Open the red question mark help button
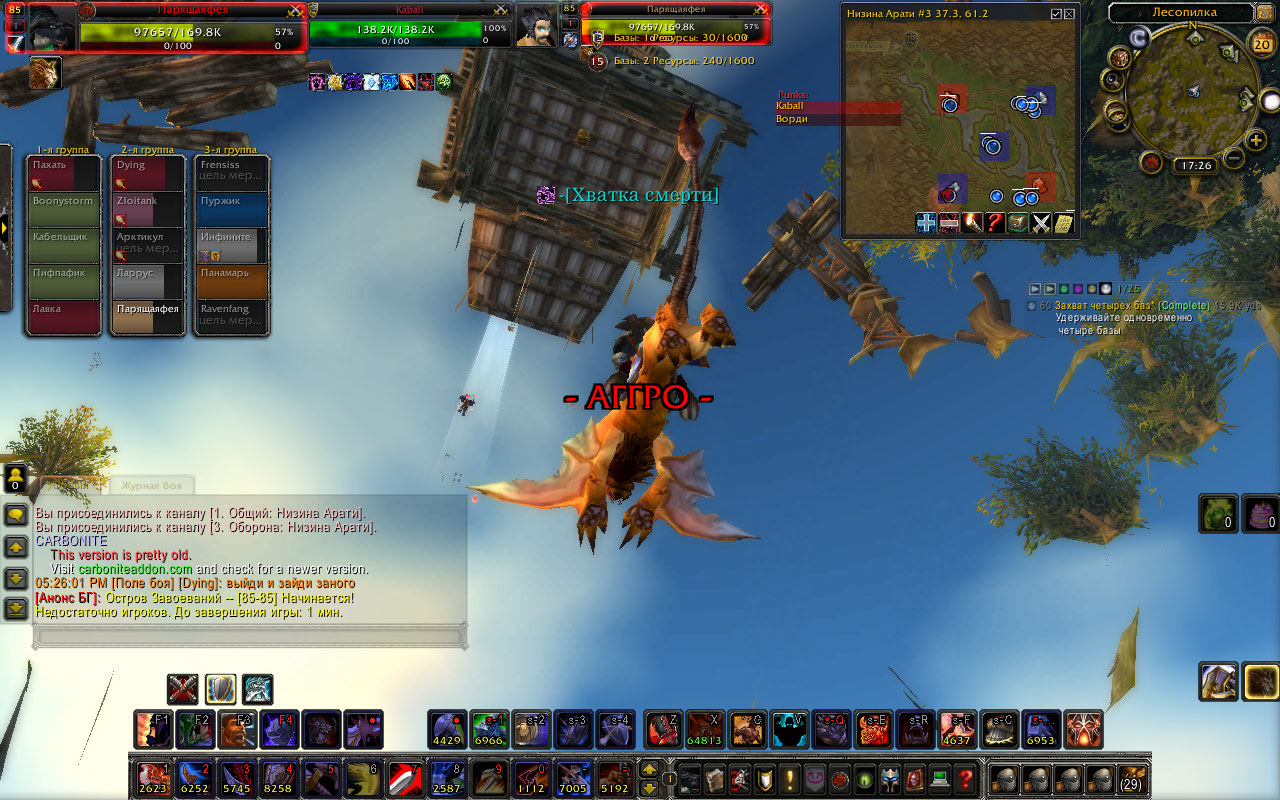 coord(964,777)
